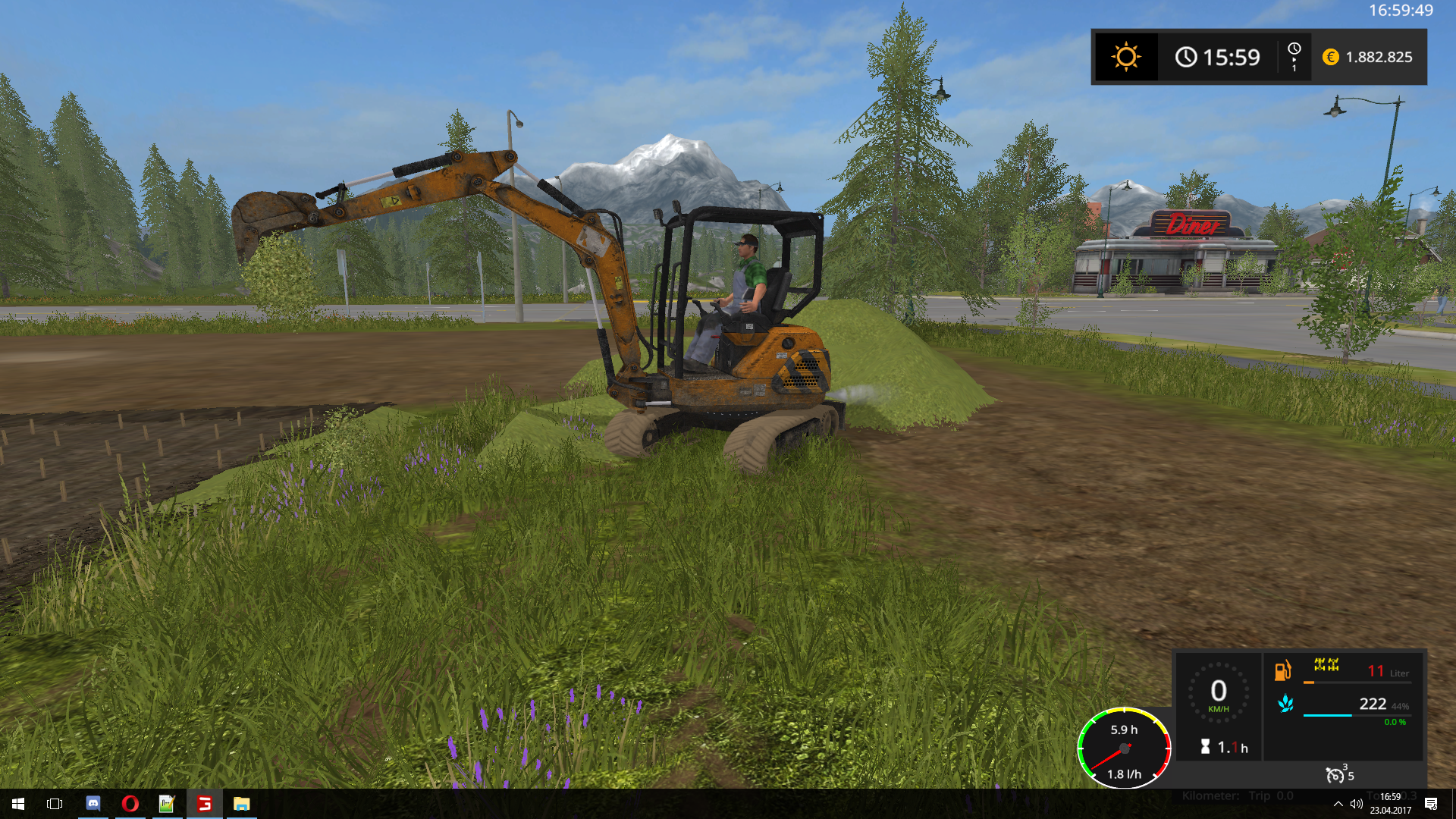This screenshot has width=1456, height=819.
Task: Click the sun weather icon
Action: (x=1125, y=57)
